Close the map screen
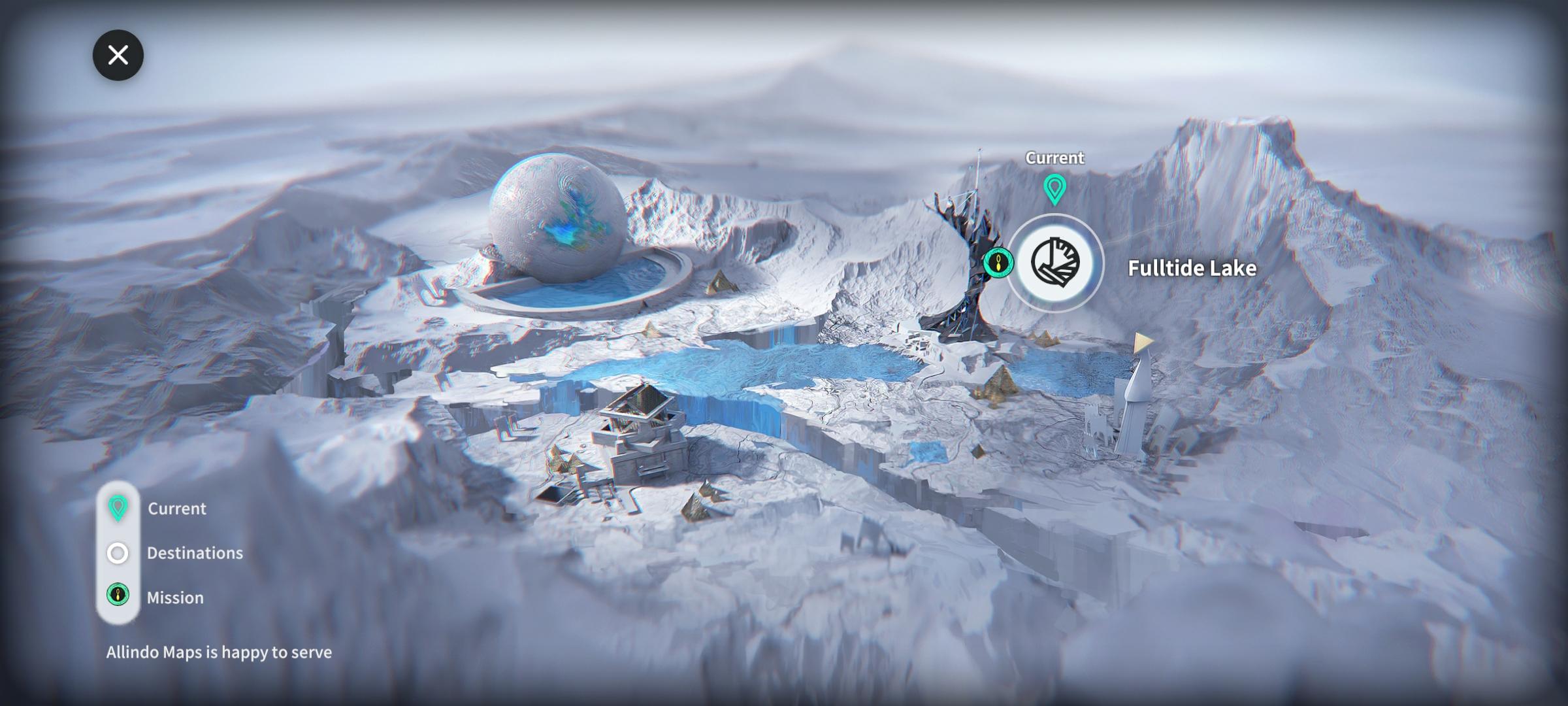The width and height of the screenshot is (1568, 706). [x=118, y=55]
